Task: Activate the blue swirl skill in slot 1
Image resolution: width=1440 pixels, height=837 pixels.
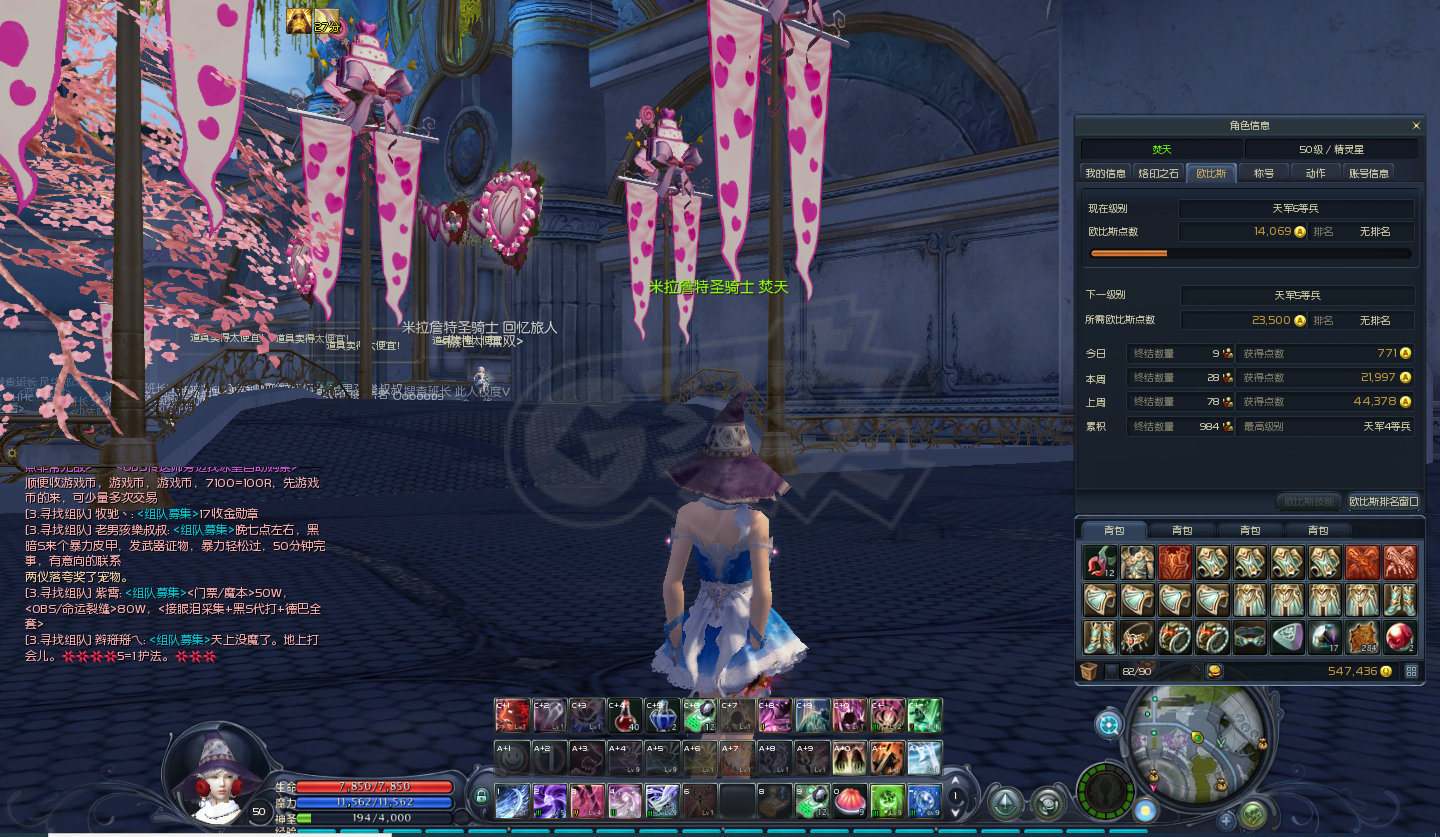Action: coord(512,800)
